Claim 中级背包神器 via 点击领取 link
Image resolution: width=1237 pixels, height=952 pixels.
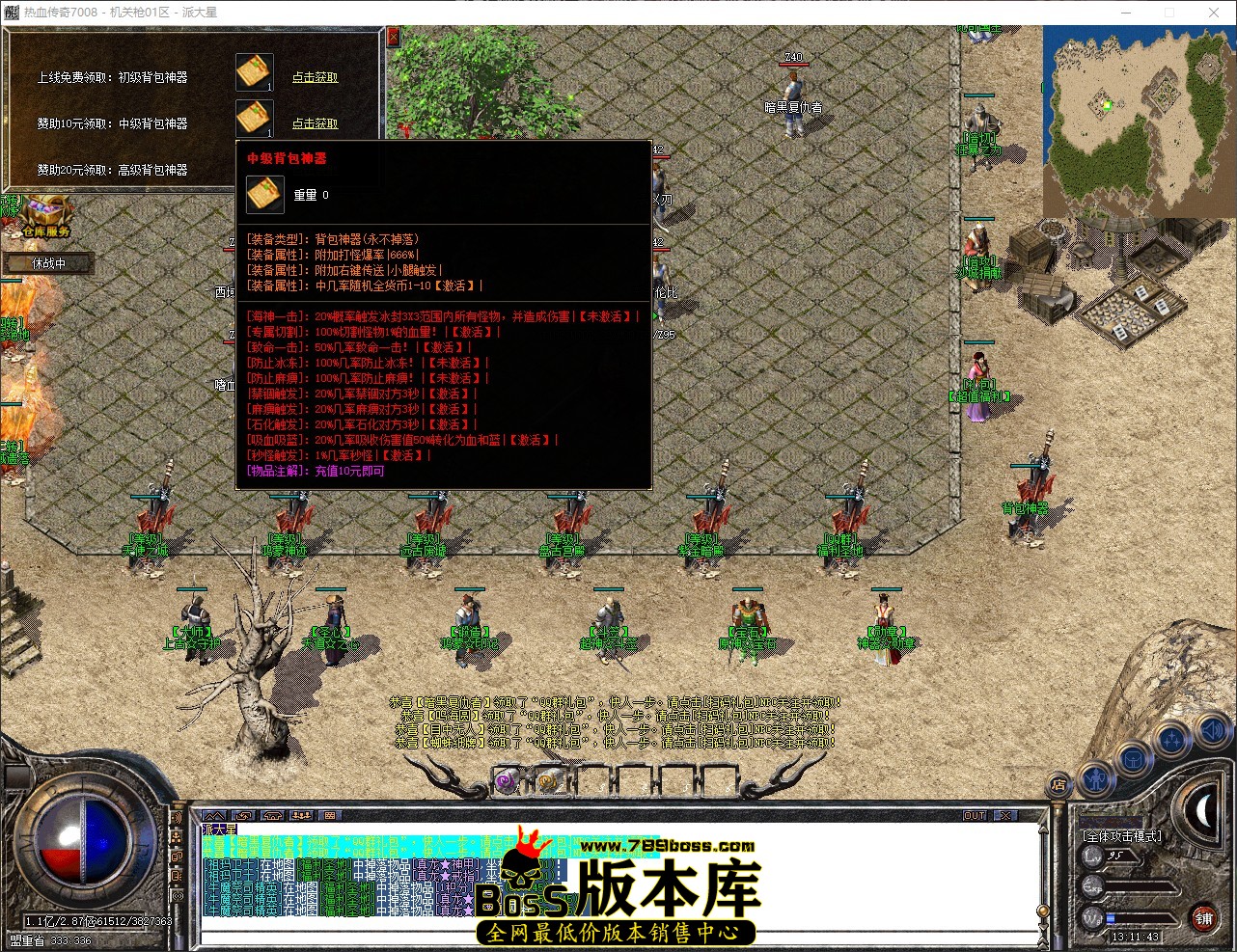coord(315,123)
